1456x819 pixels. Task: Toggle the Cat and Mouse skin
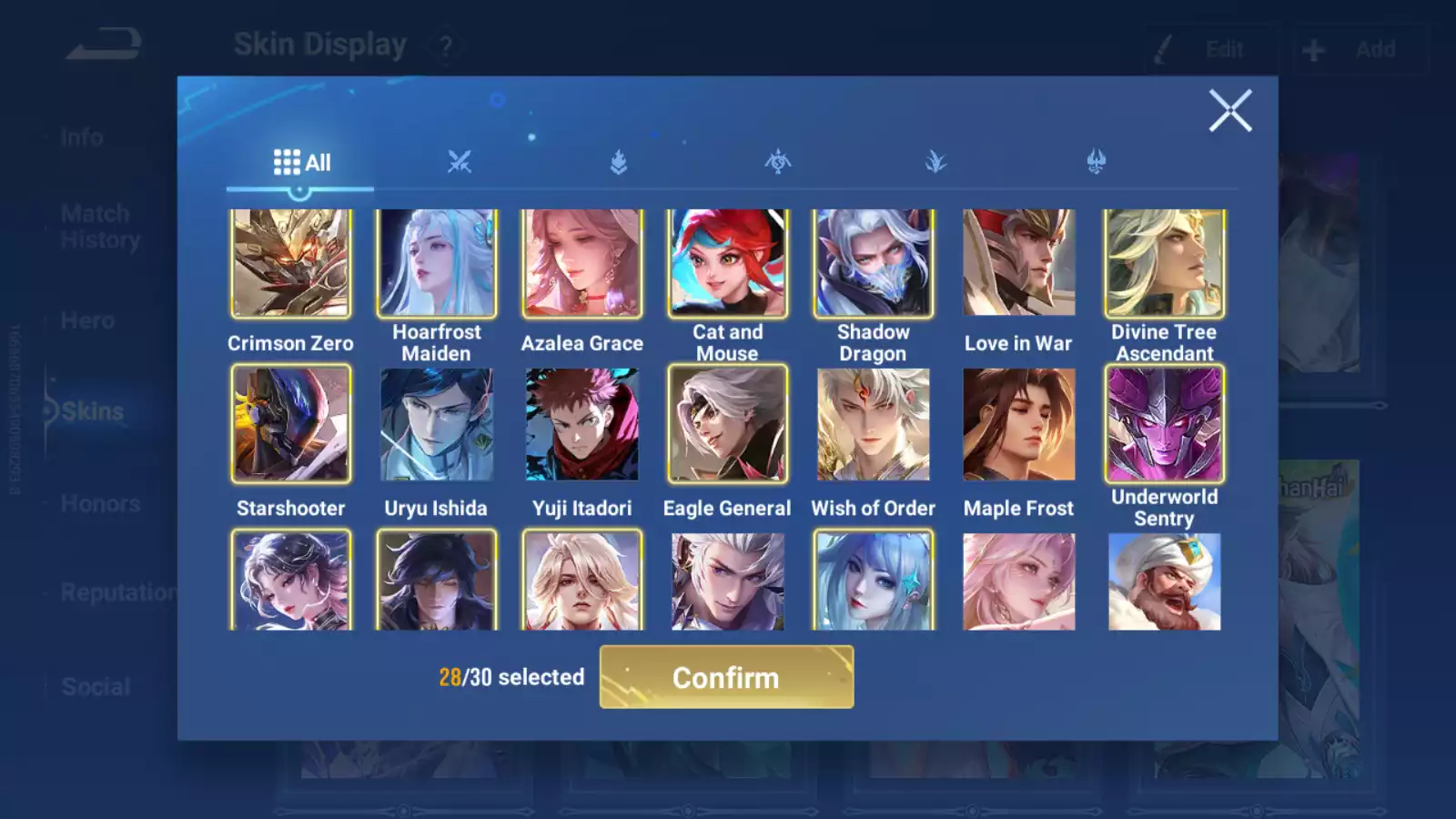click(x=728, y=264)
